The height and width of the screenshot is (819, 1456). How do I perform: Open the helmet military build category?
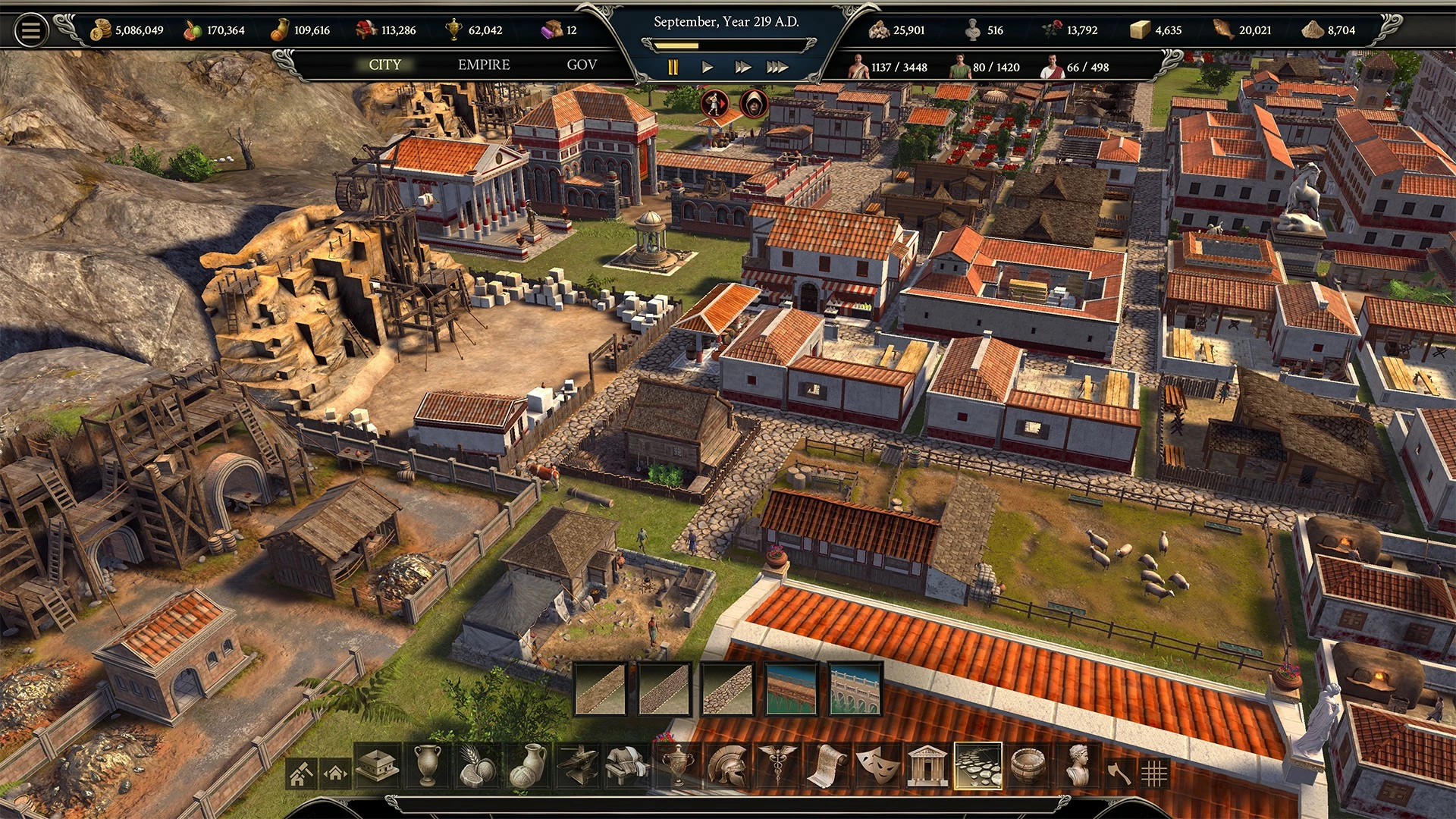726,766
